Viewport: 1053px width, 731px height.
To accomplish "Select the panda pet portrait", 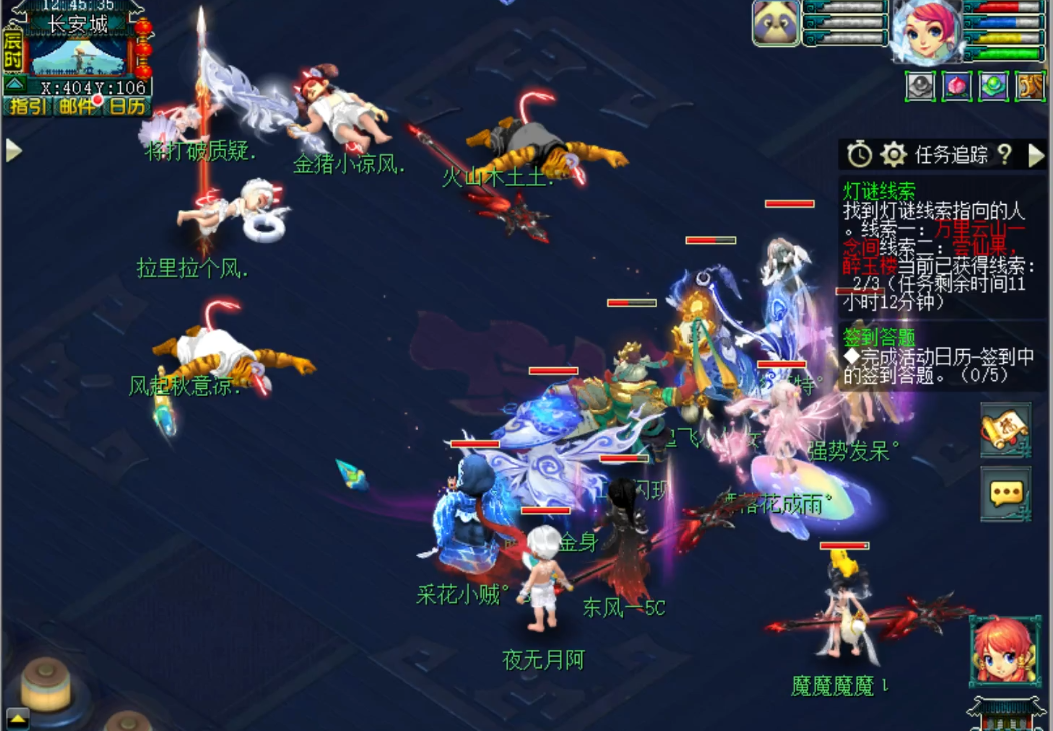I will click(776, 23).
